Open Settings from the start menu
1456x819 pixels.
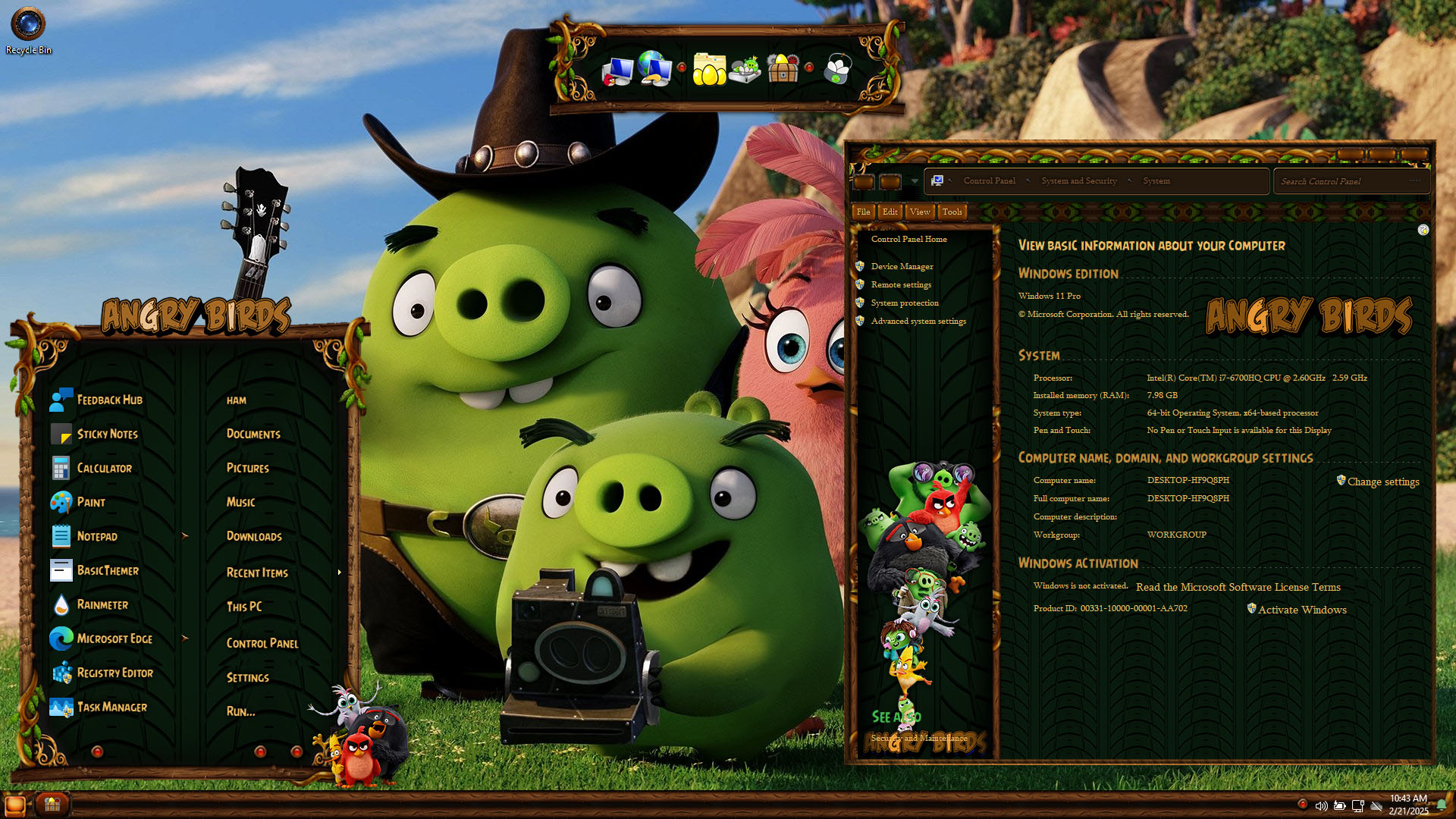coord(247,678)
